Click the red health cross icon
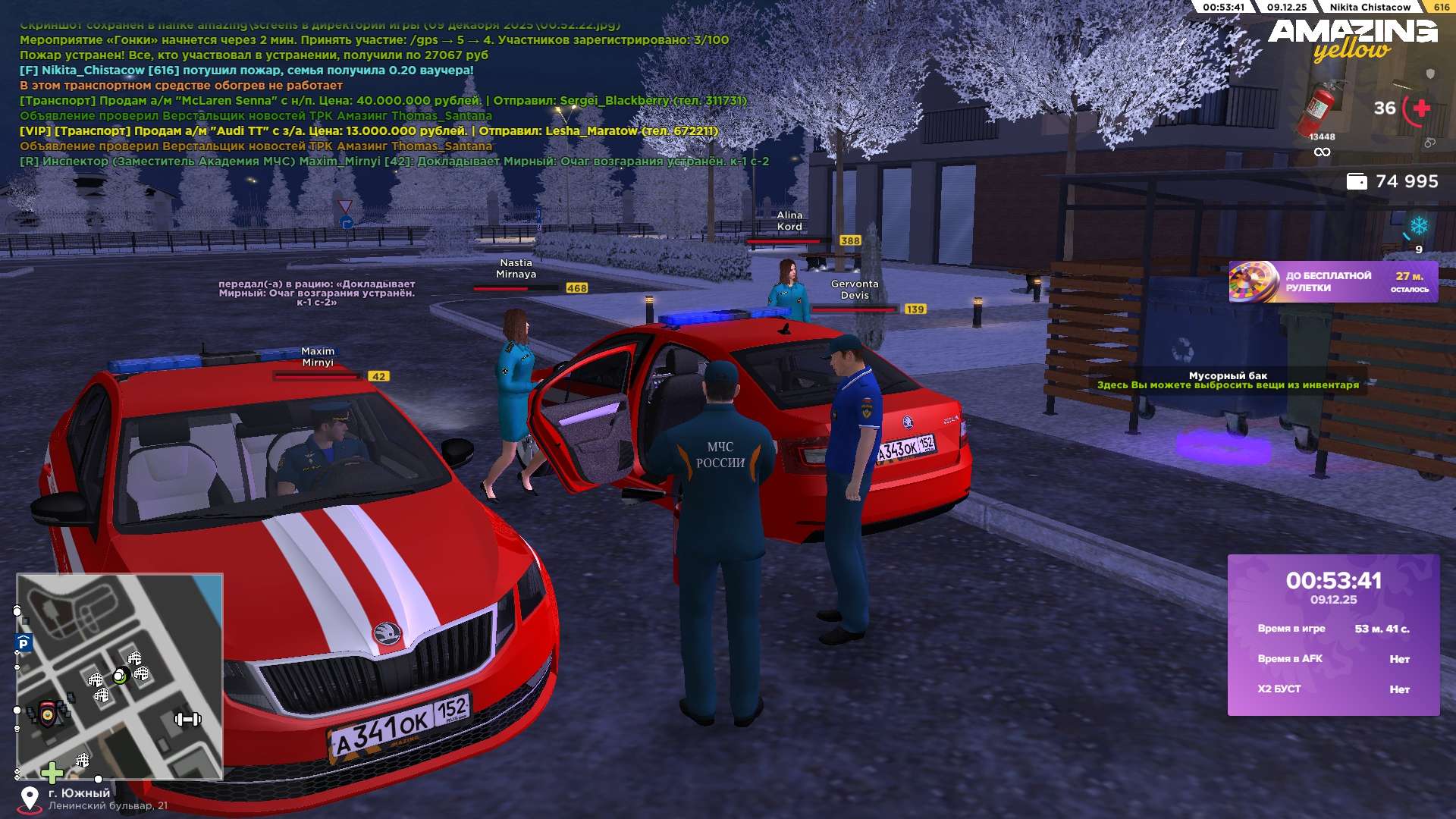This screenshot has height=819, width=1456. [1421, 108]
